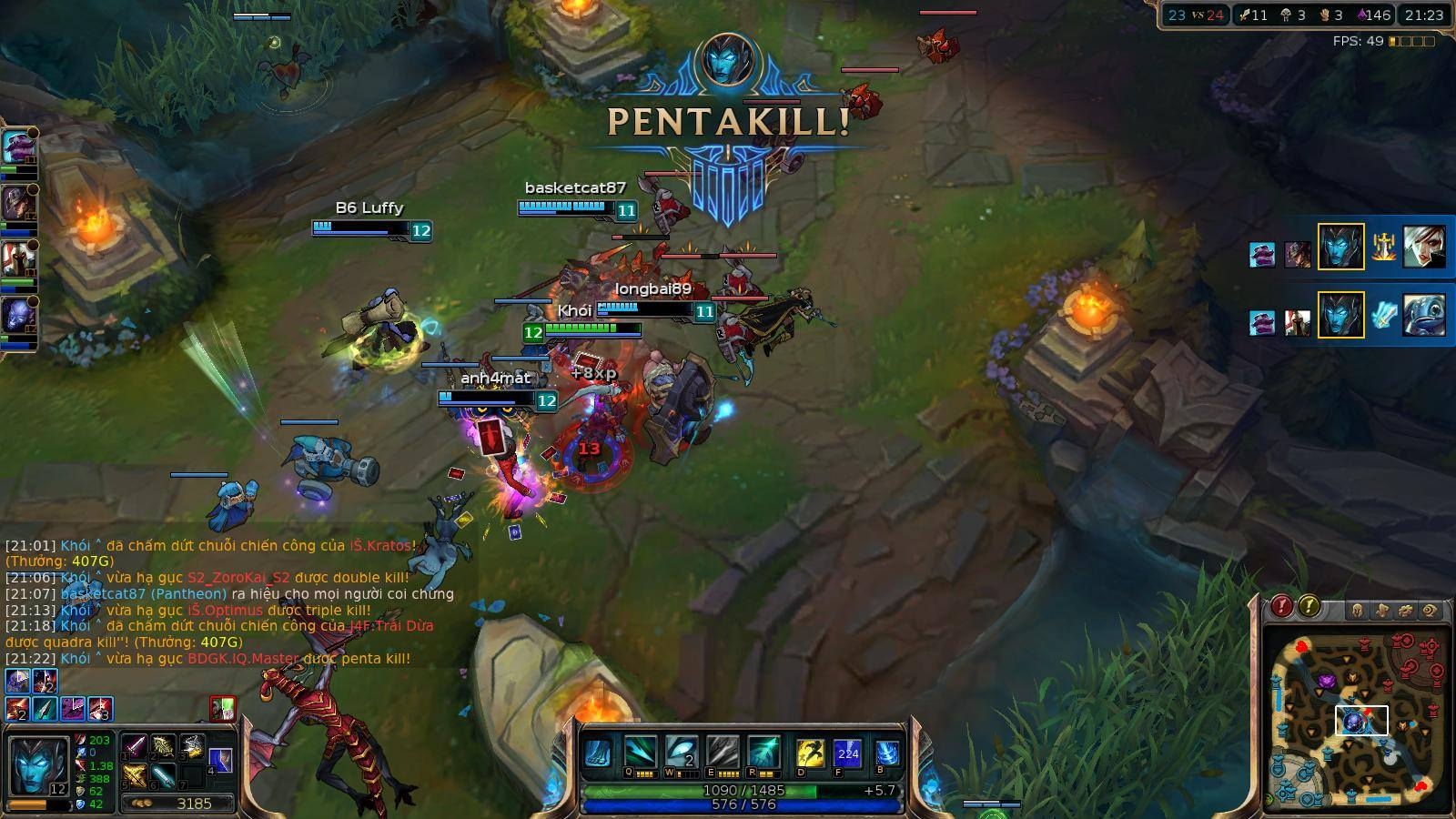Viewport: 1456px width, 819px height.
Task: Activate the Recall button
Action: 887,754
